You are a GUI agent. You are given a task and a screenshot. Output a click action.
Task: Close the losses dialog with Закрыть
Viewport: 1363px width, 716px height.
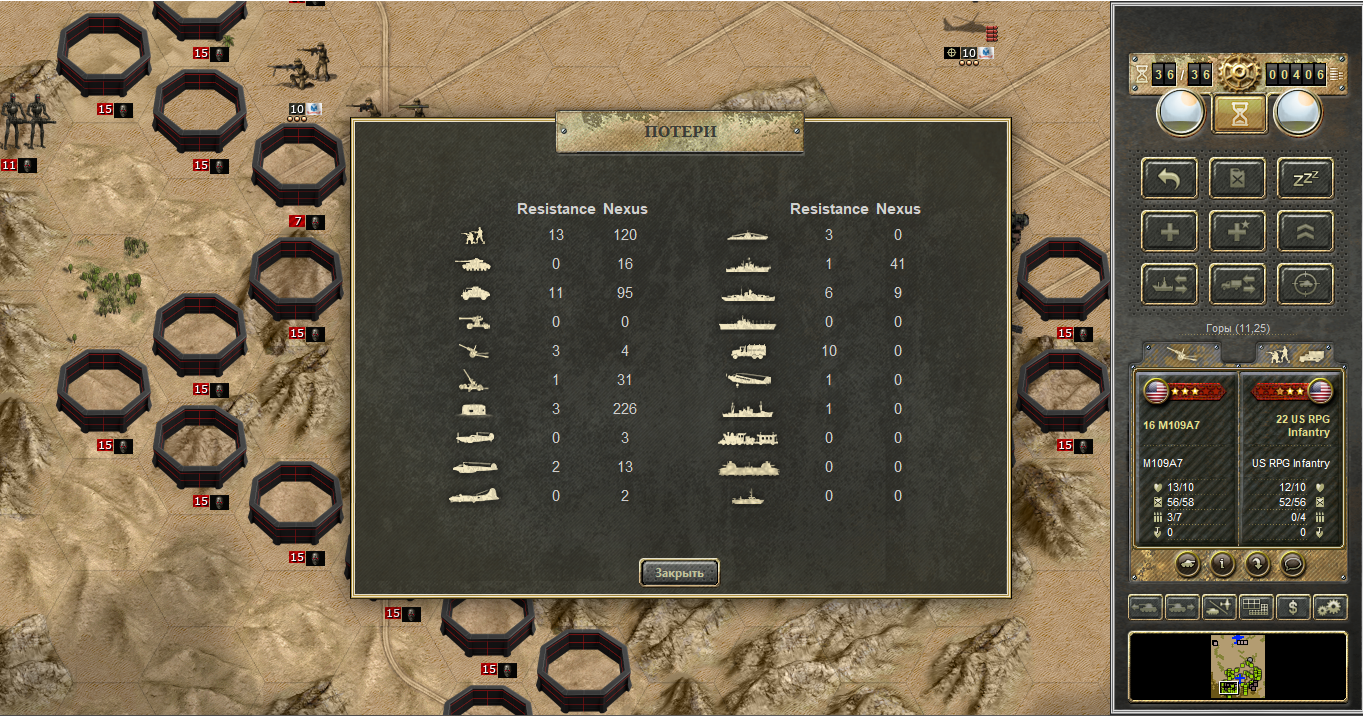click(x=679, y=573)
